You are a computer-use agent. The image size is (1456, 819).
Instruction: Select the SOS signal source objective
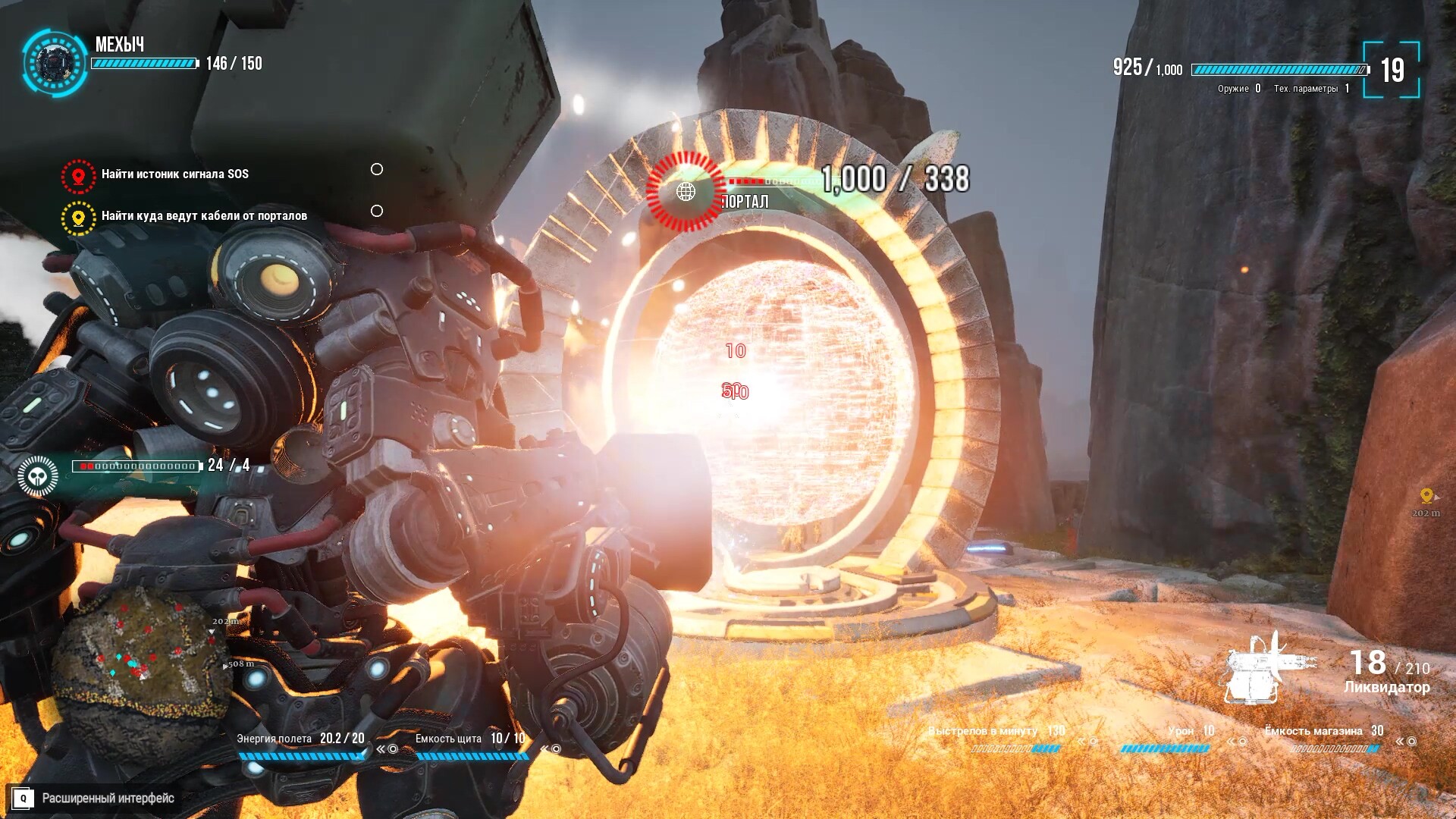point(174,174)
